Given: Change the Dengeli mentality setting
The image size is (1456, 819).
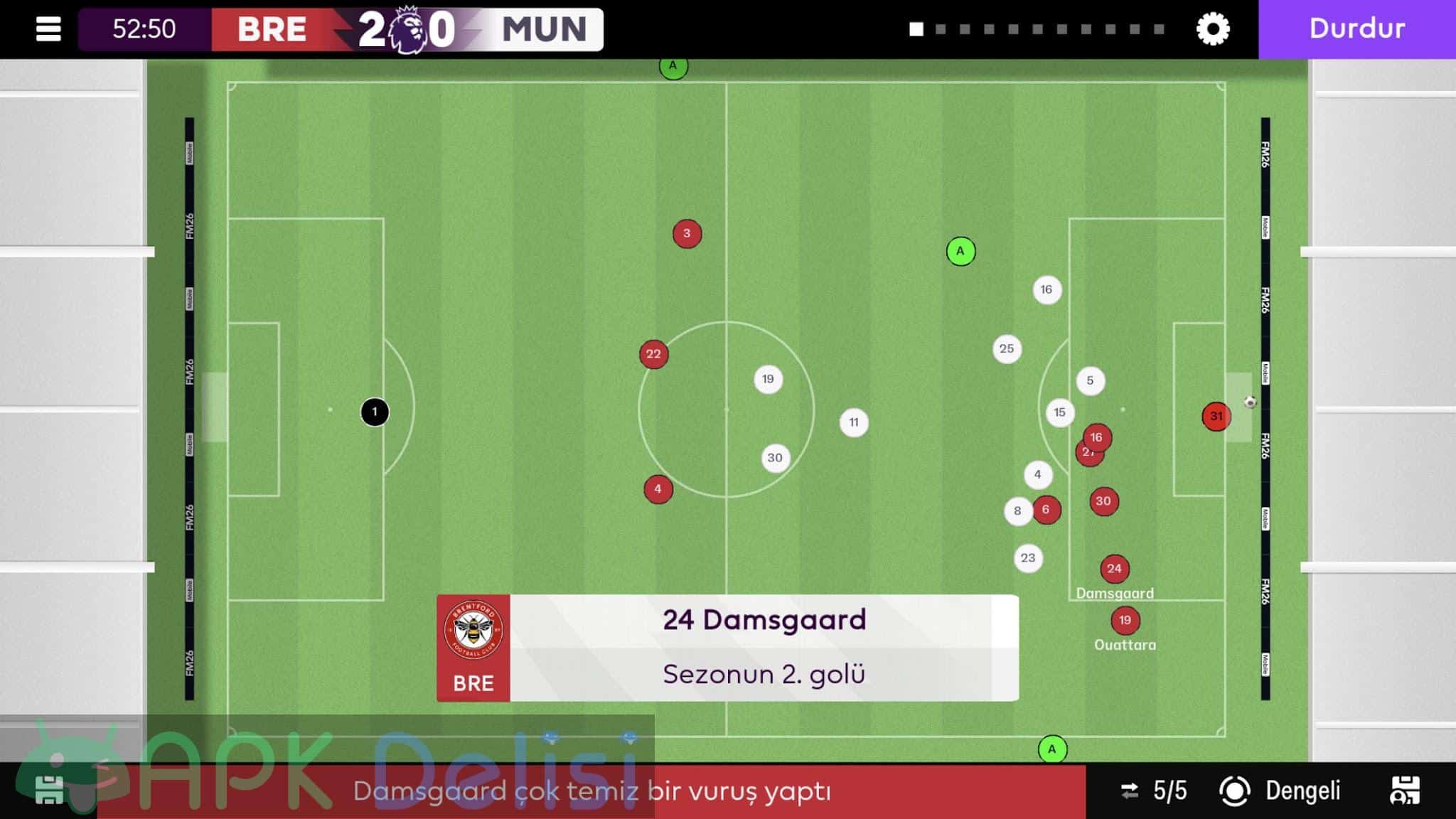Looking at the screenshot, I should (x=1281, y=791).
